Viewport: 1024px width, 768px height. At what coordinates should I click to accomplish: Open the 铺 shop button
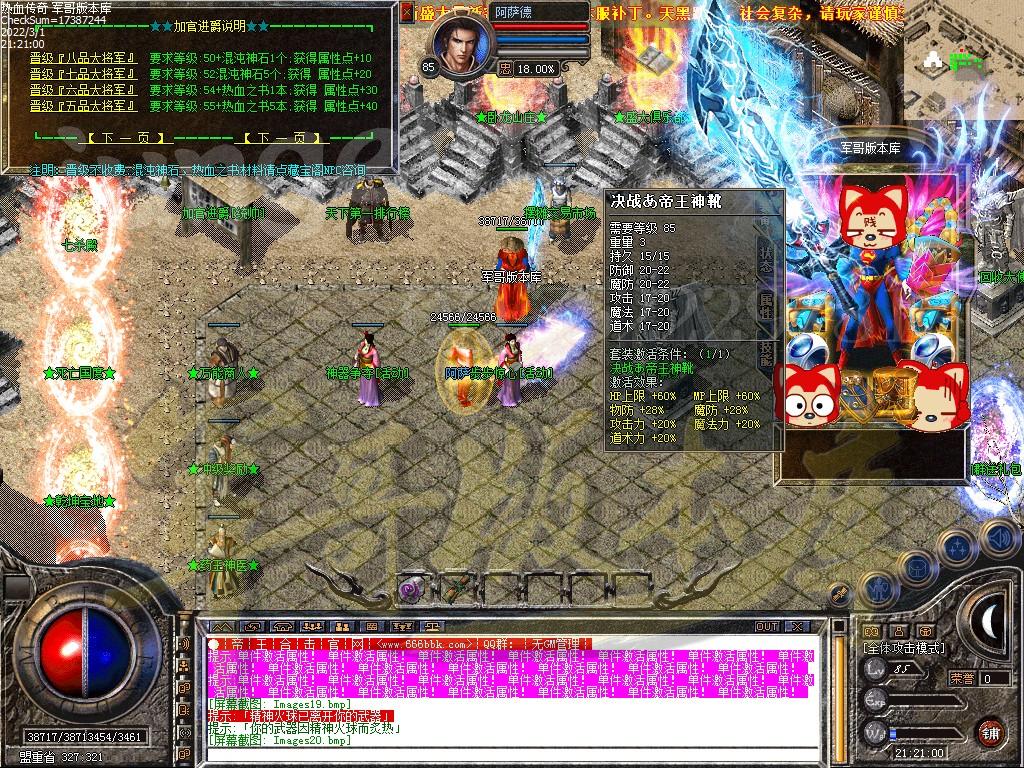989,731
